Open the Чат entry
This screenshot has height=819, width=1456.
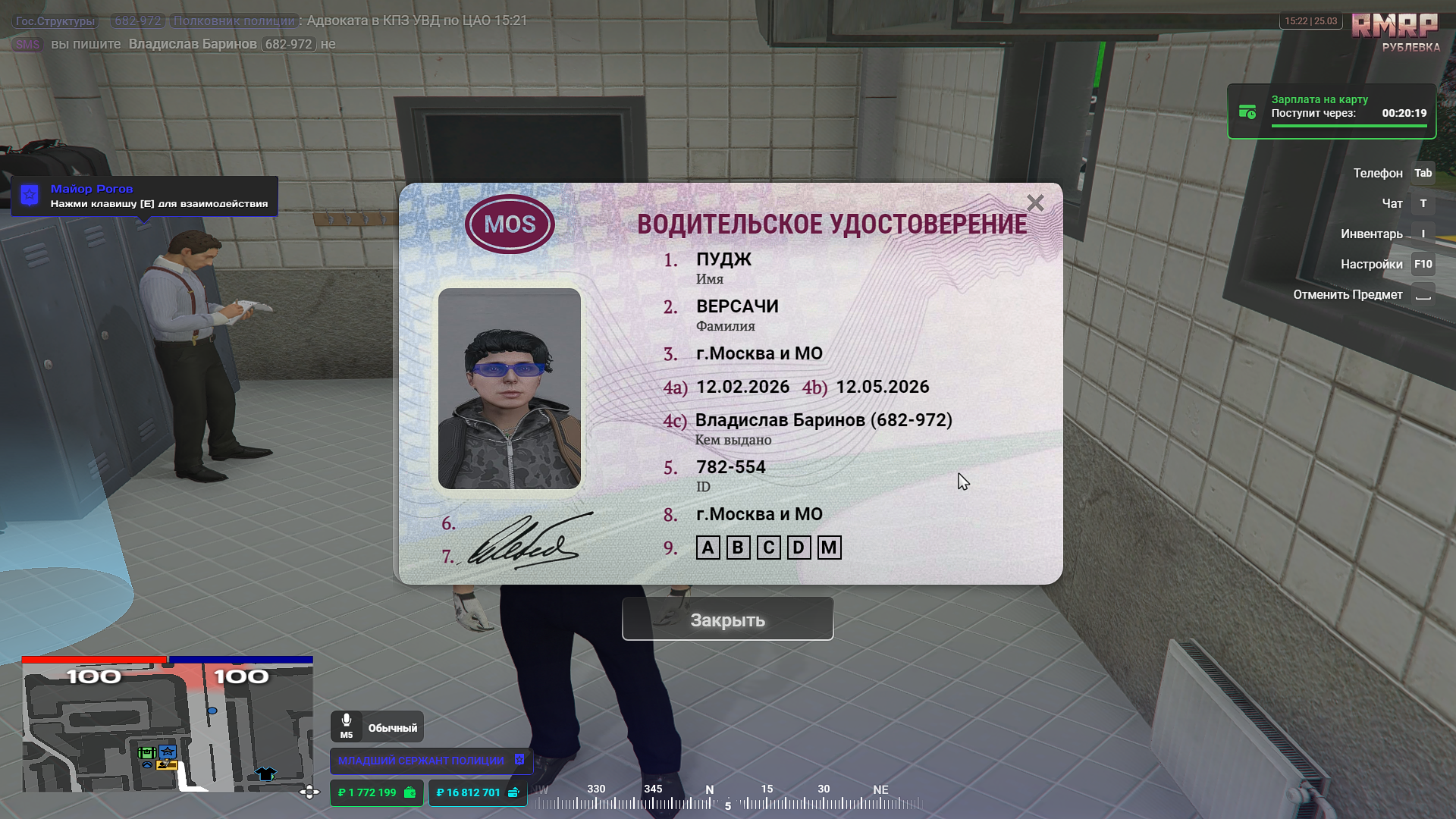pos(1392,204)
